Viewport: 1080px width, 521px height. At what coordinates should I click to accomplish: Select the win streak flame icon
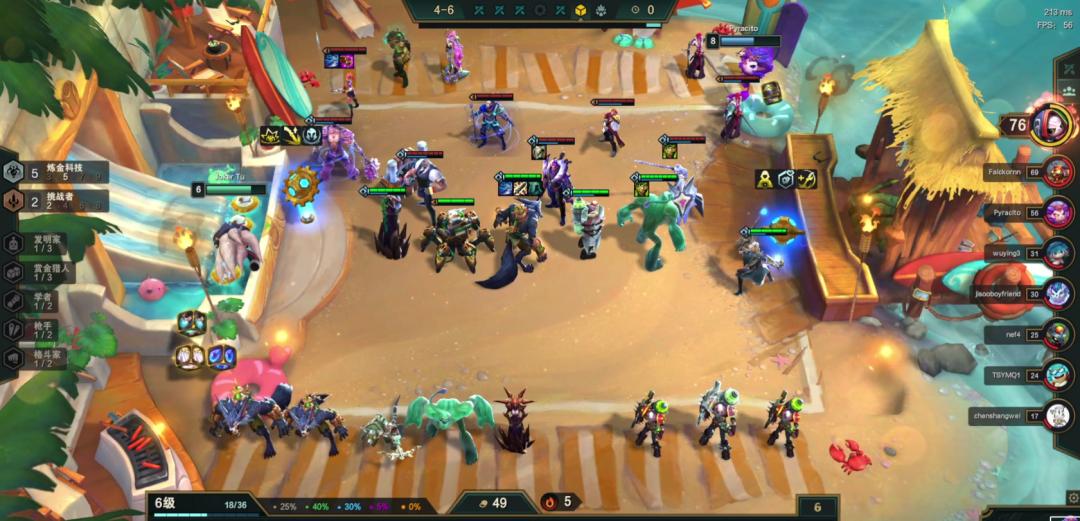(549, 502)
